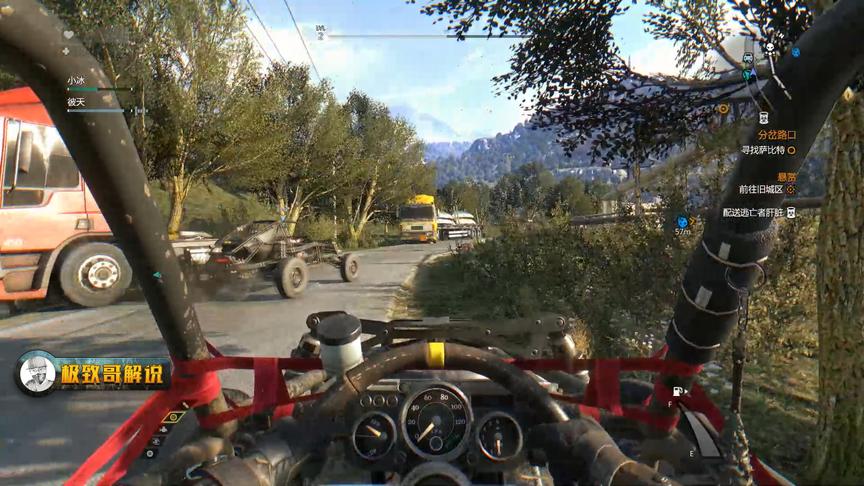The width and height of the screenshot is (864, 486).
Task: Select the 悬赏 bounty heading
Action: click(x=787, y=176)
